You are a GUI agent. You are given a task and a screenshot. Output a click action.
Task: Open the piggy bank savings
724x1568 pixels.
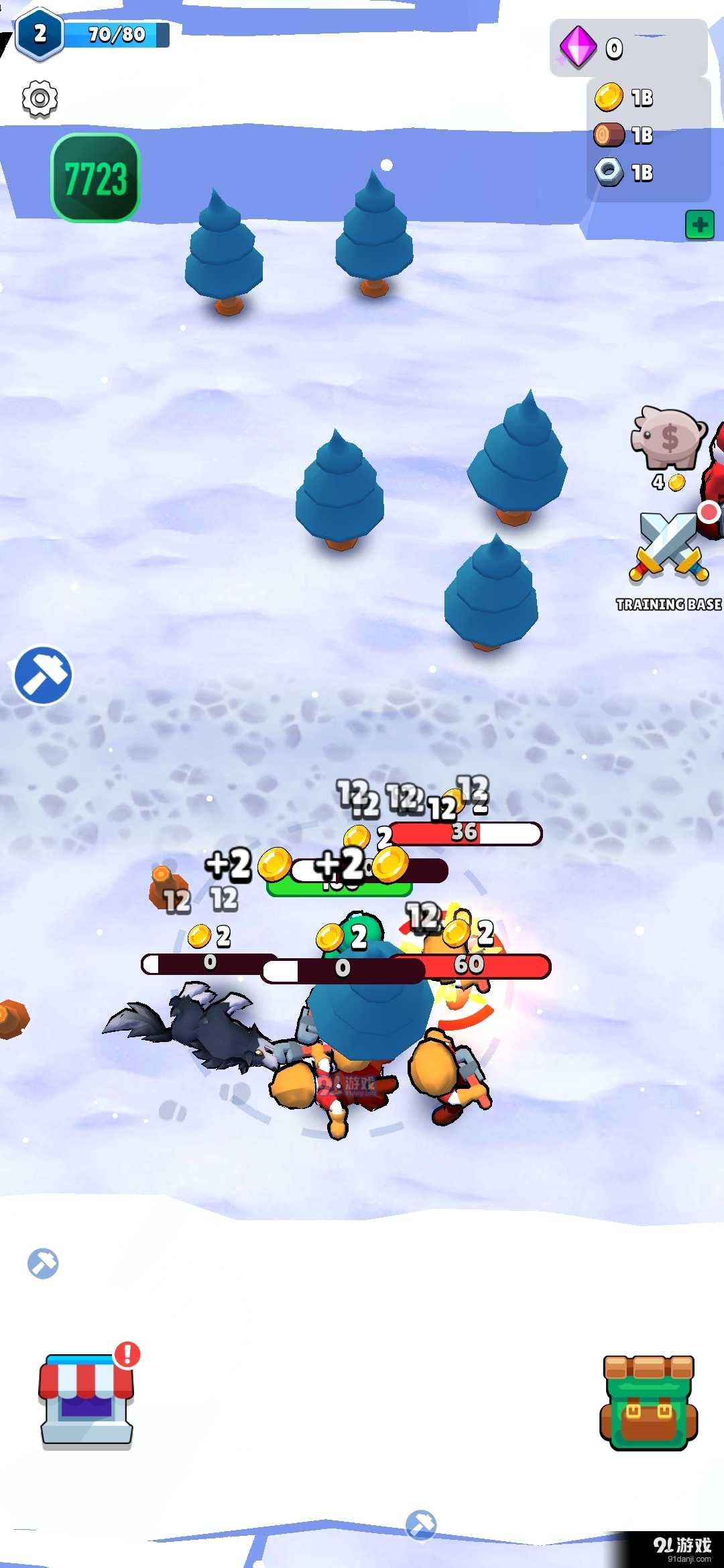(668, 439)
